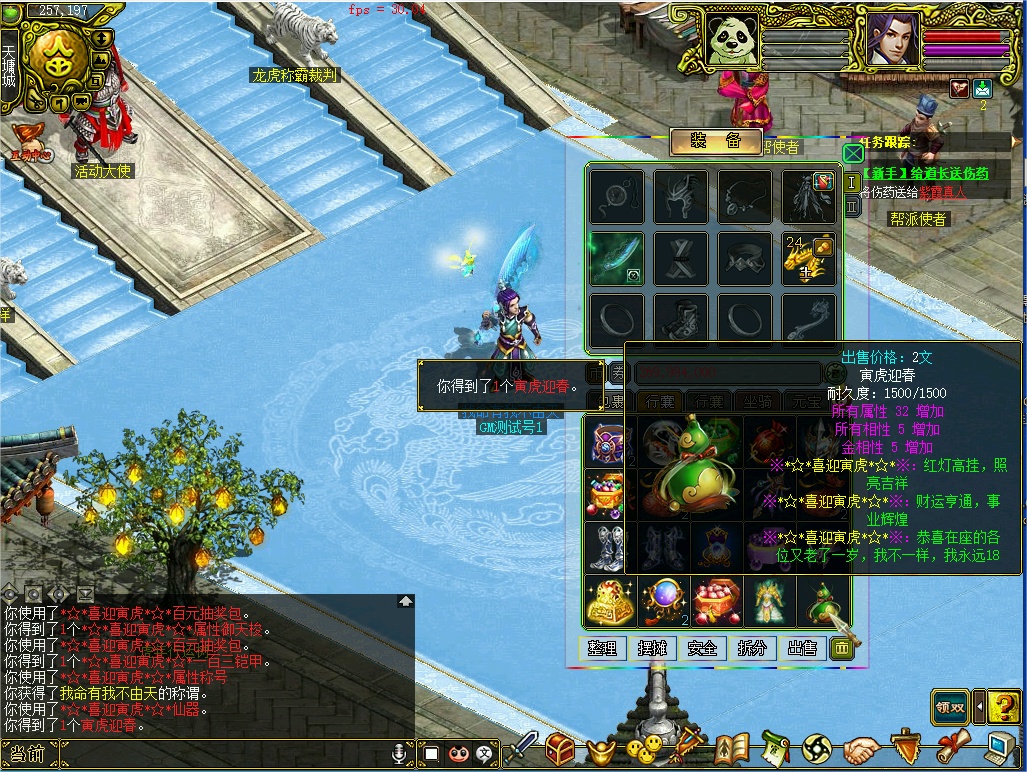This screenshot has width=1027, height=772.
Task: Open the red treasure chest toolbar icon
Action: click(x=560, y=748)
